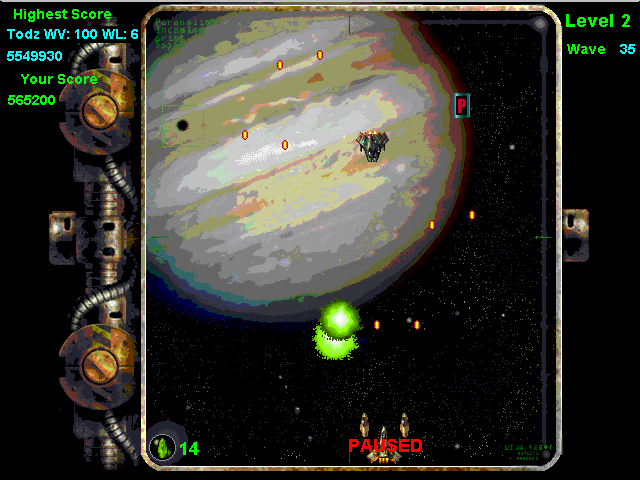640x480 pixels.
Task: Click the green bomb stock icon
Action: (x=162, y=446)
